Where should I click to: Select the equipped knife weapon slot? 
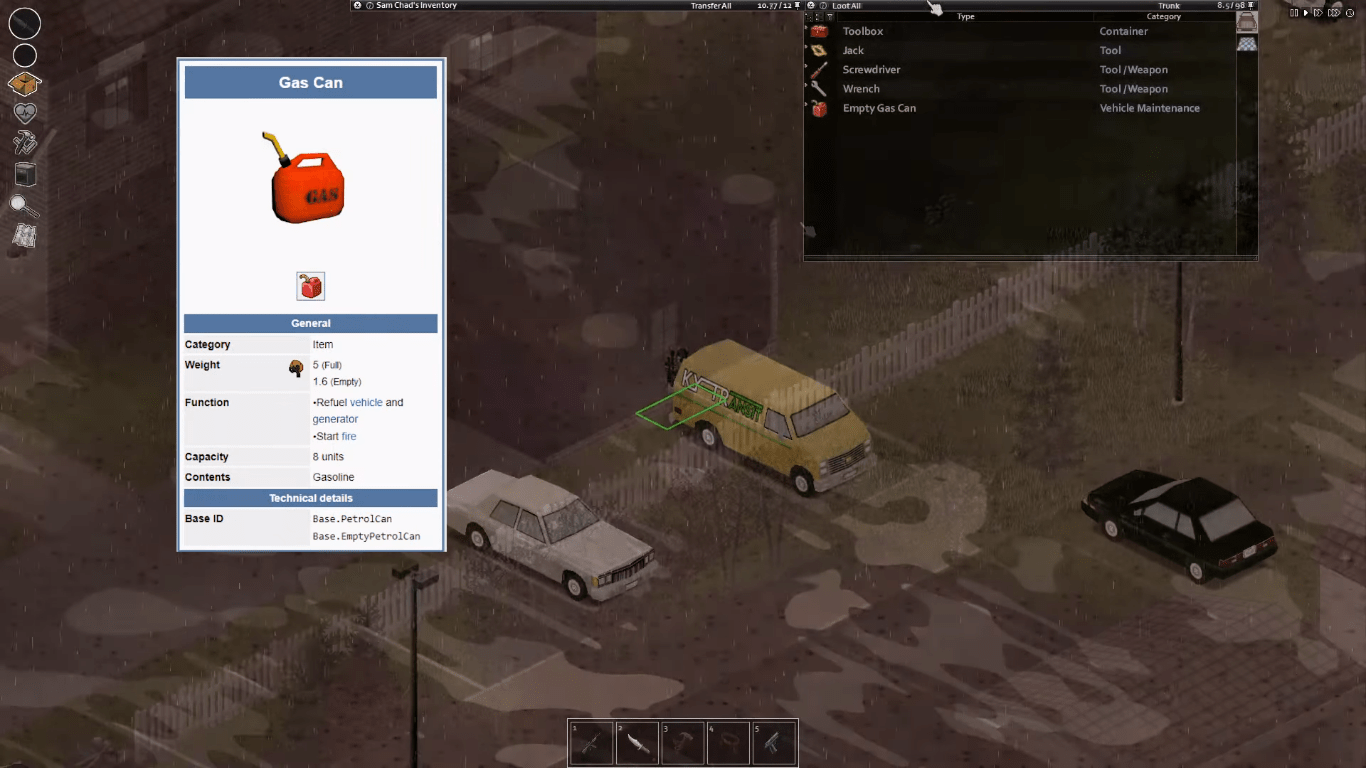click(x=24, y=24)
